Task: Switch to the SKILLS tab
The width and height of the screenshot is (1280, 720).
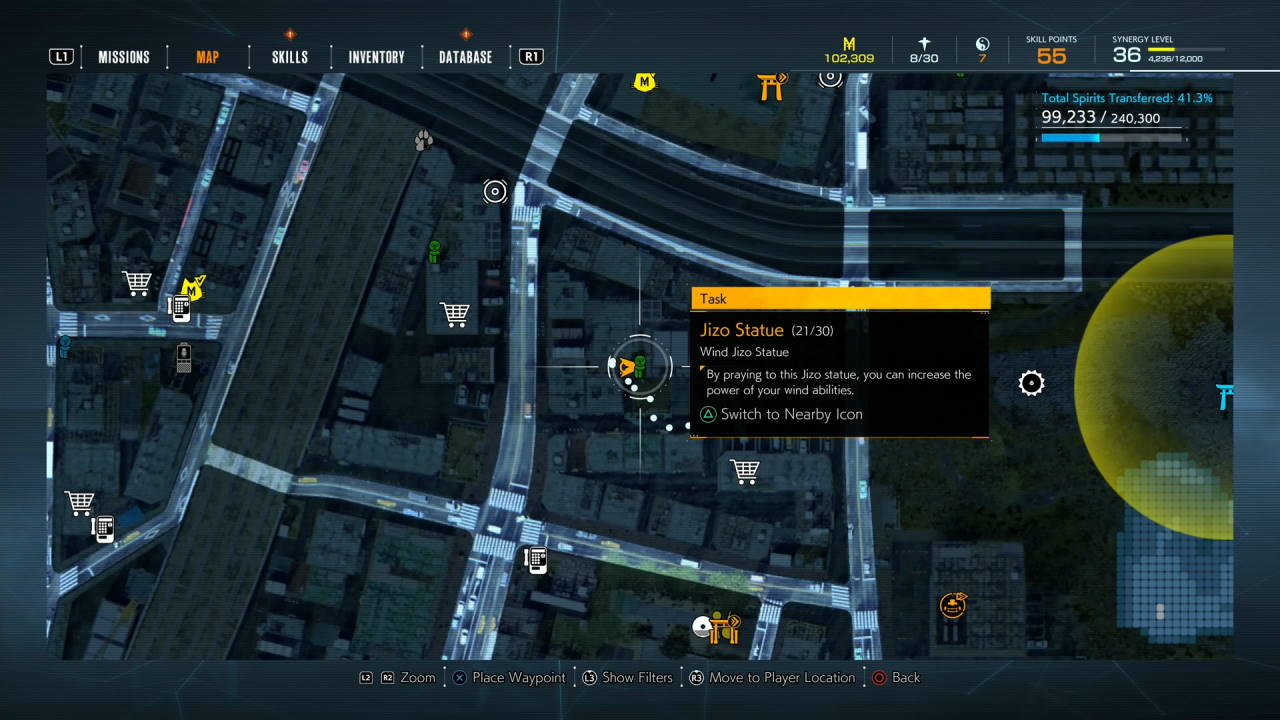Action: point(288,57)
